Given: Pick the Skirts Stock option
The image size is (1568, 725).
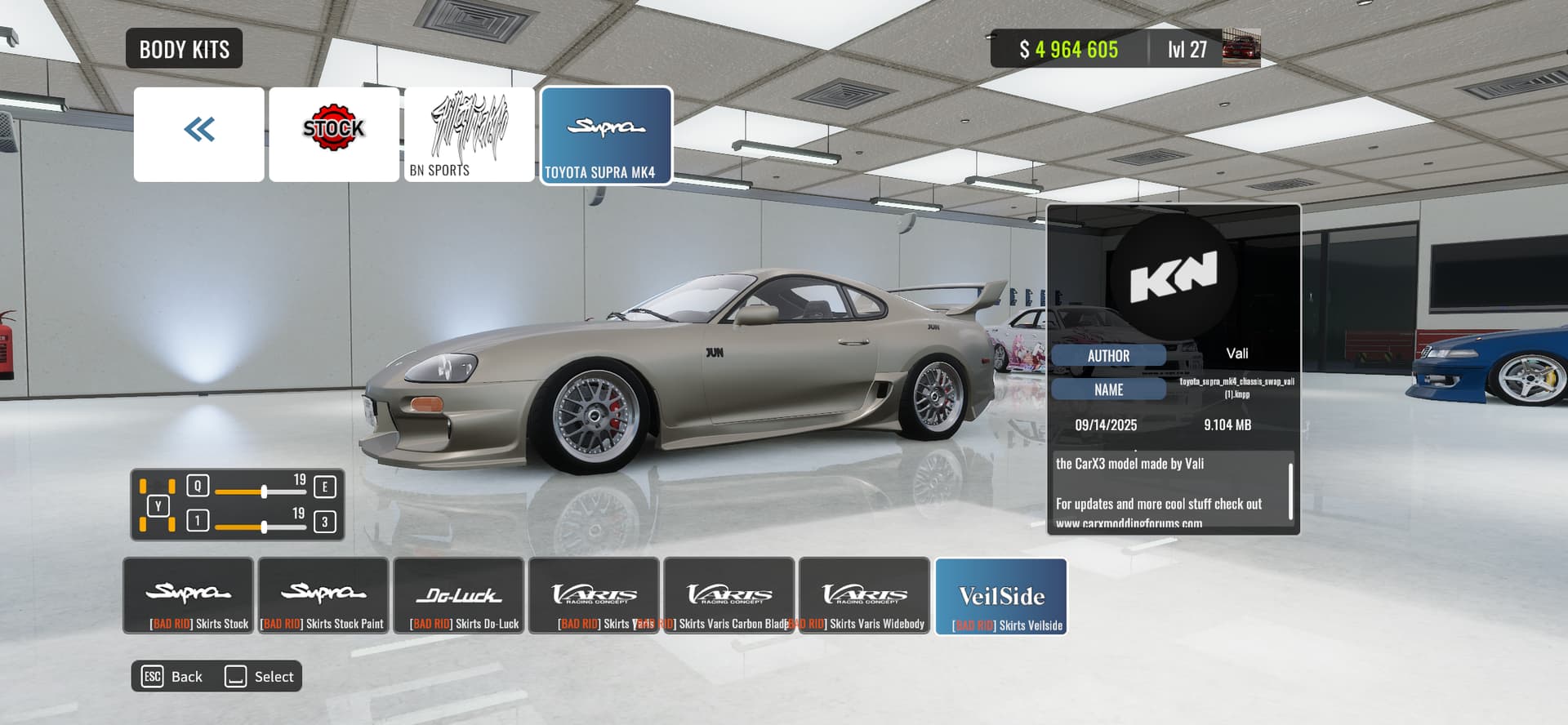Looking at the screenshot, I should click(188, 596).
